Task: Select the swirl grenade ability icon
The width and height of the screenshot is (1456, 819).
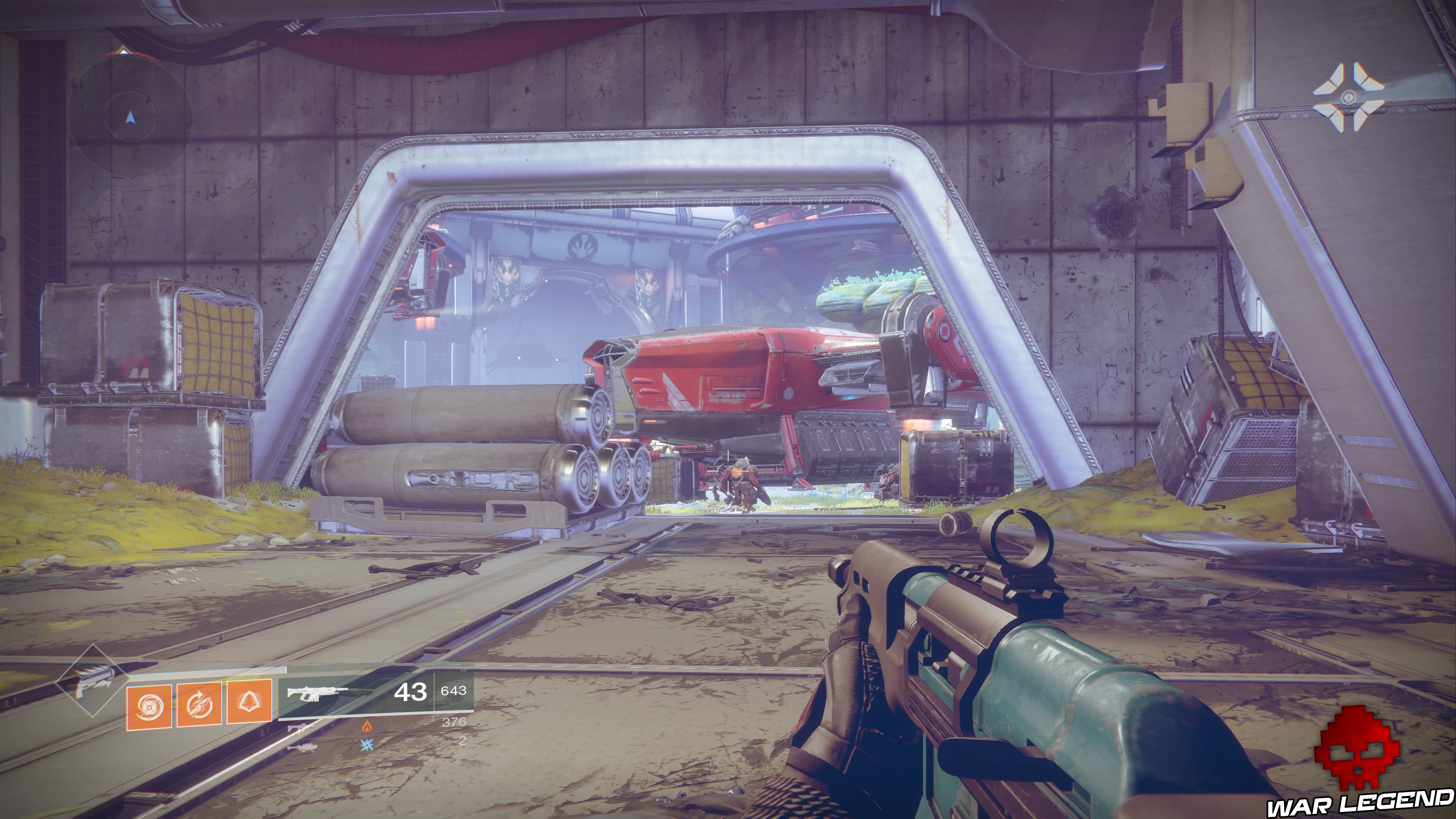Action: [x=149, y=705]
